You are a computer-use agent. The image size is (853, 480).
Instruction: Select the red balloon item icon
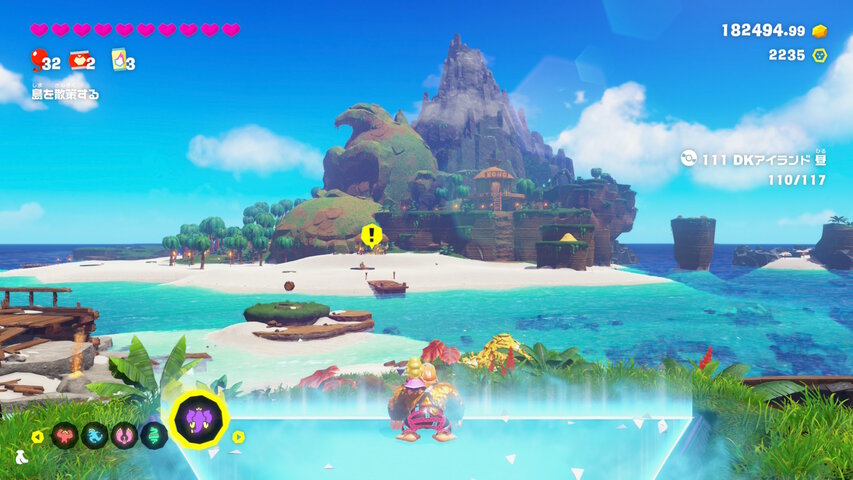[38, 60]
